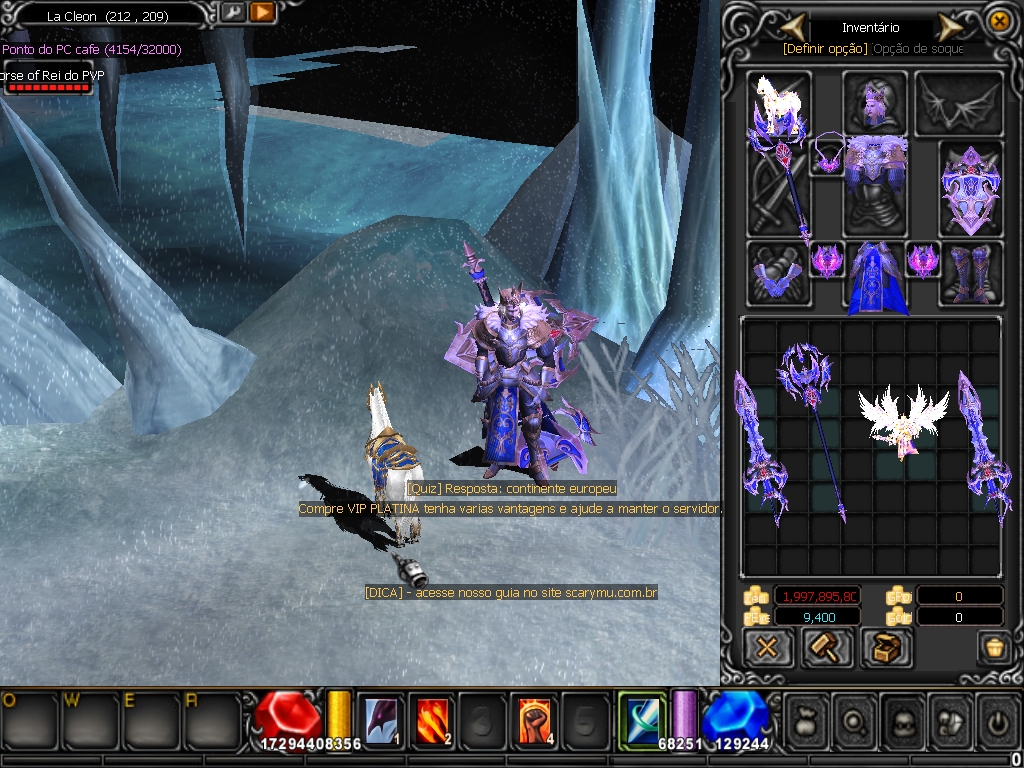Image resolution: width=1024 pixels, height=768 pixels.
Task: Select the equipped purple shield slot
Action: [969, 188]
